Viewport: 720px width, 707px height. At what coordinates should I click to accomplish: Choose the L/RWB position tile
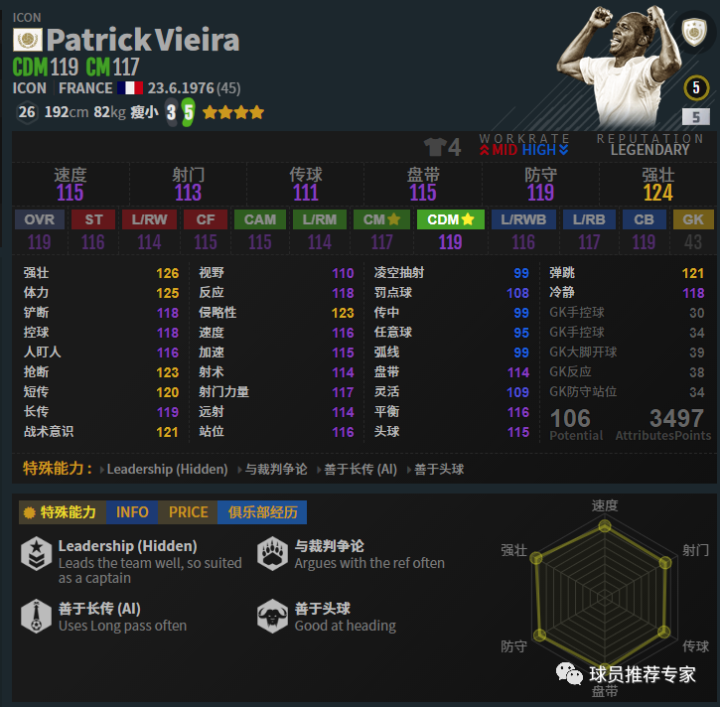coord(523,219)
